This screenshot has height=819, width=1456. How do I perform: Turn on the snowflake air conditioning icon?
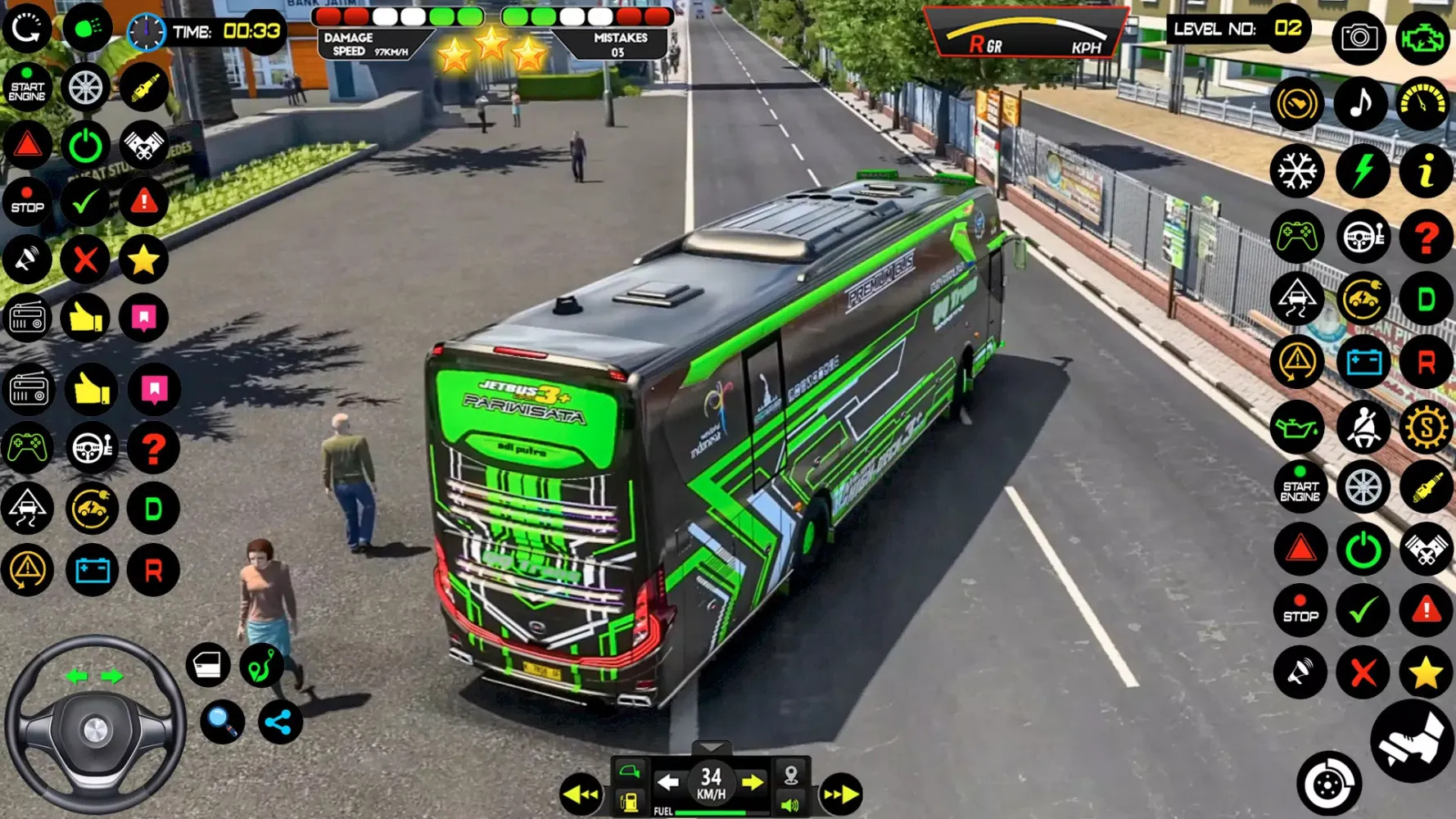pyautogui.click(x=1297, y=171)
